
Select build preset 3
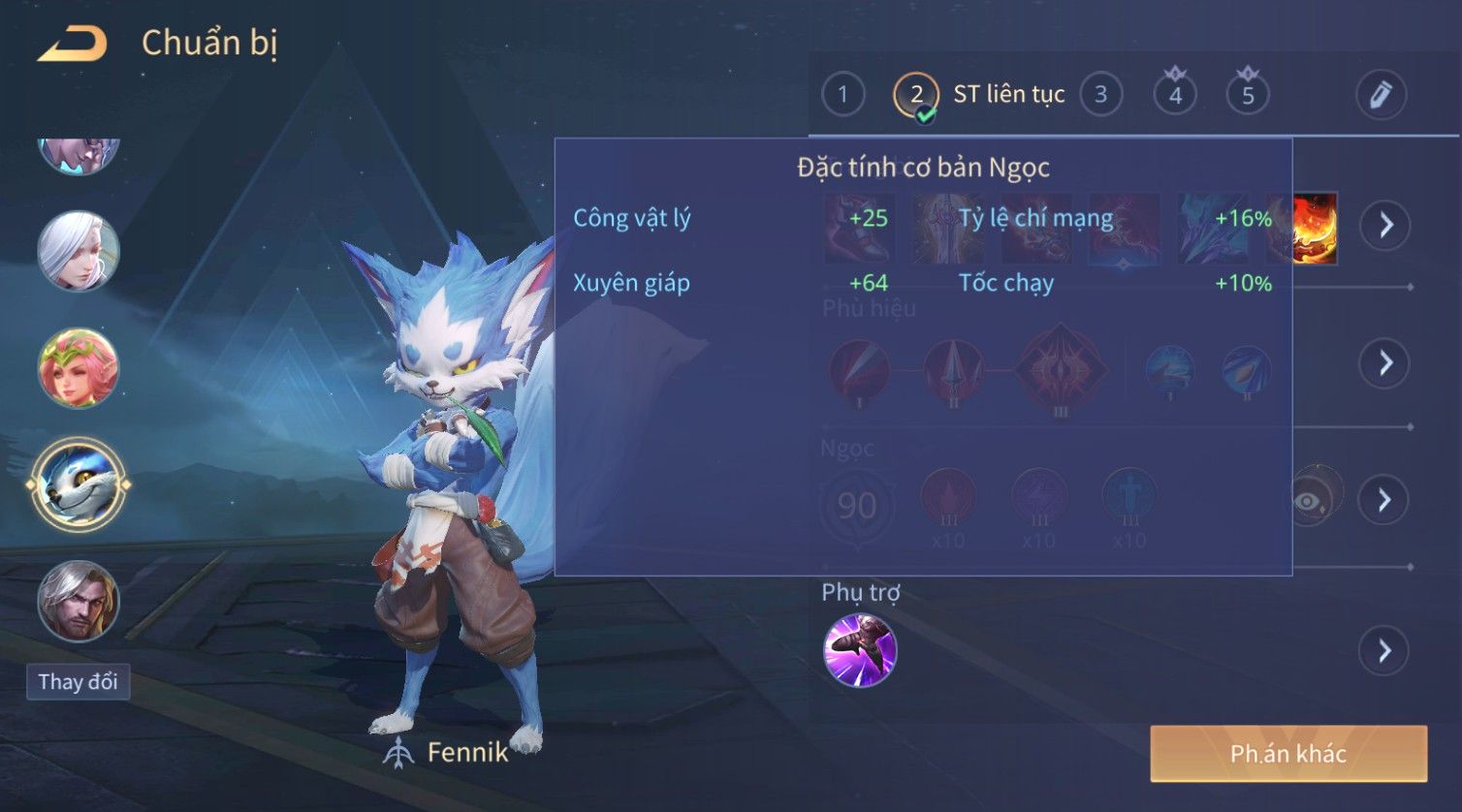tap(1100, 95)
